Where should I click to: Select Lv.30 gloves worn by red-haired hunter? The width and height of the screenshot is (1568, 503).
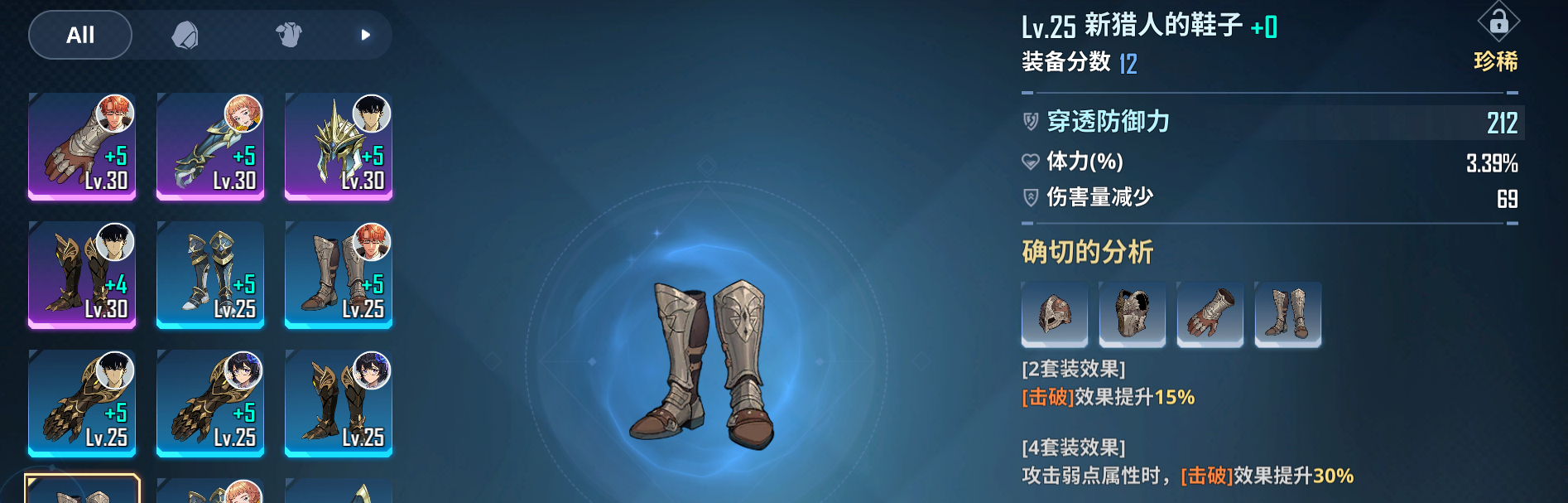click(x=82, y=147)
